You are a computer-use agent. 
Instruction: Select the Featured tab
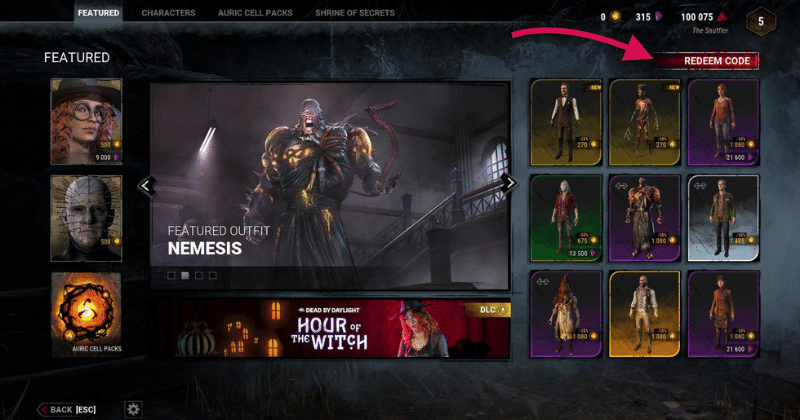tap(98, 13)
